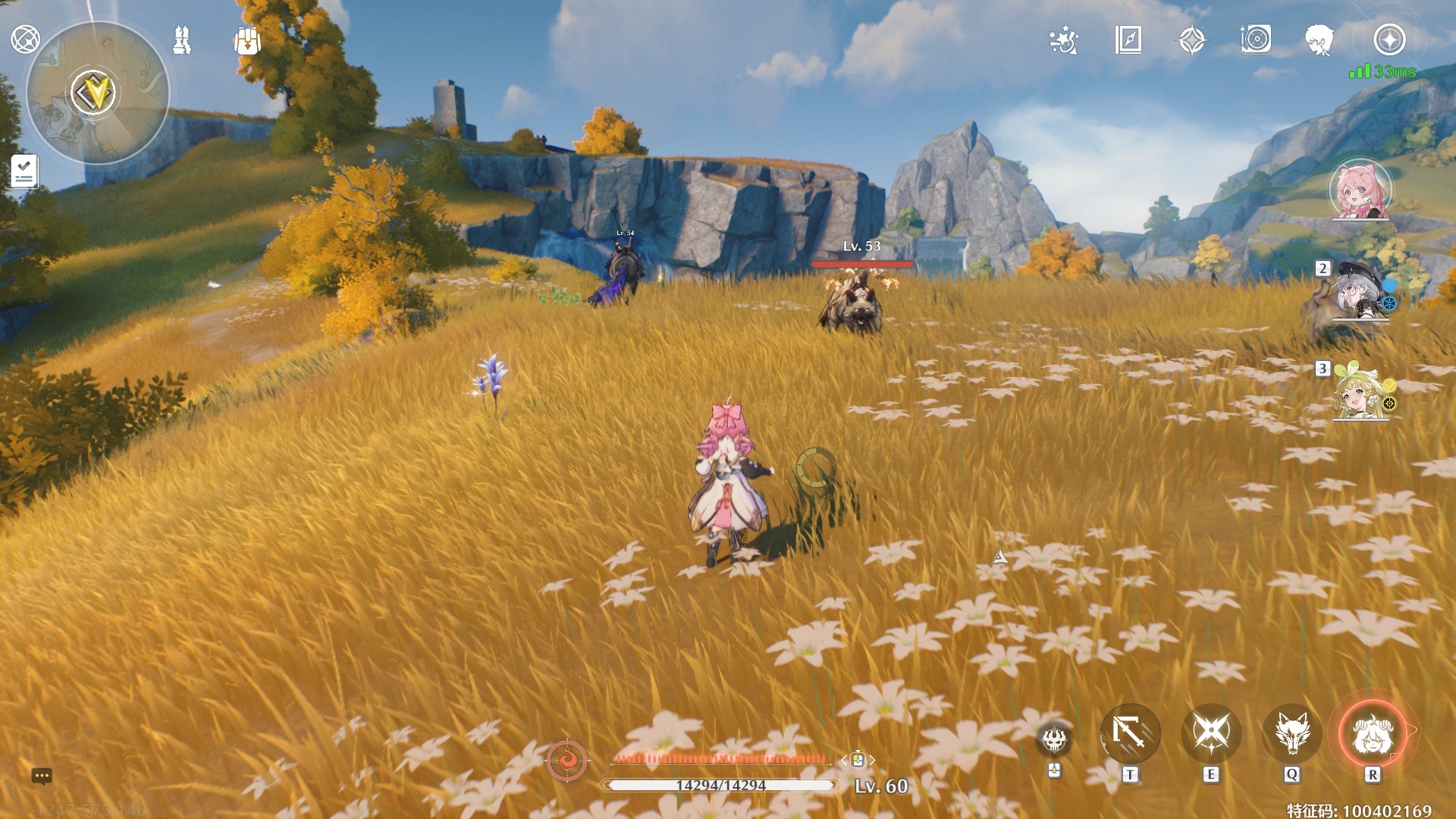This screenshot has height=819, width=1456.
Task: Switch to party member number 2
Action: click(1357, 292)
